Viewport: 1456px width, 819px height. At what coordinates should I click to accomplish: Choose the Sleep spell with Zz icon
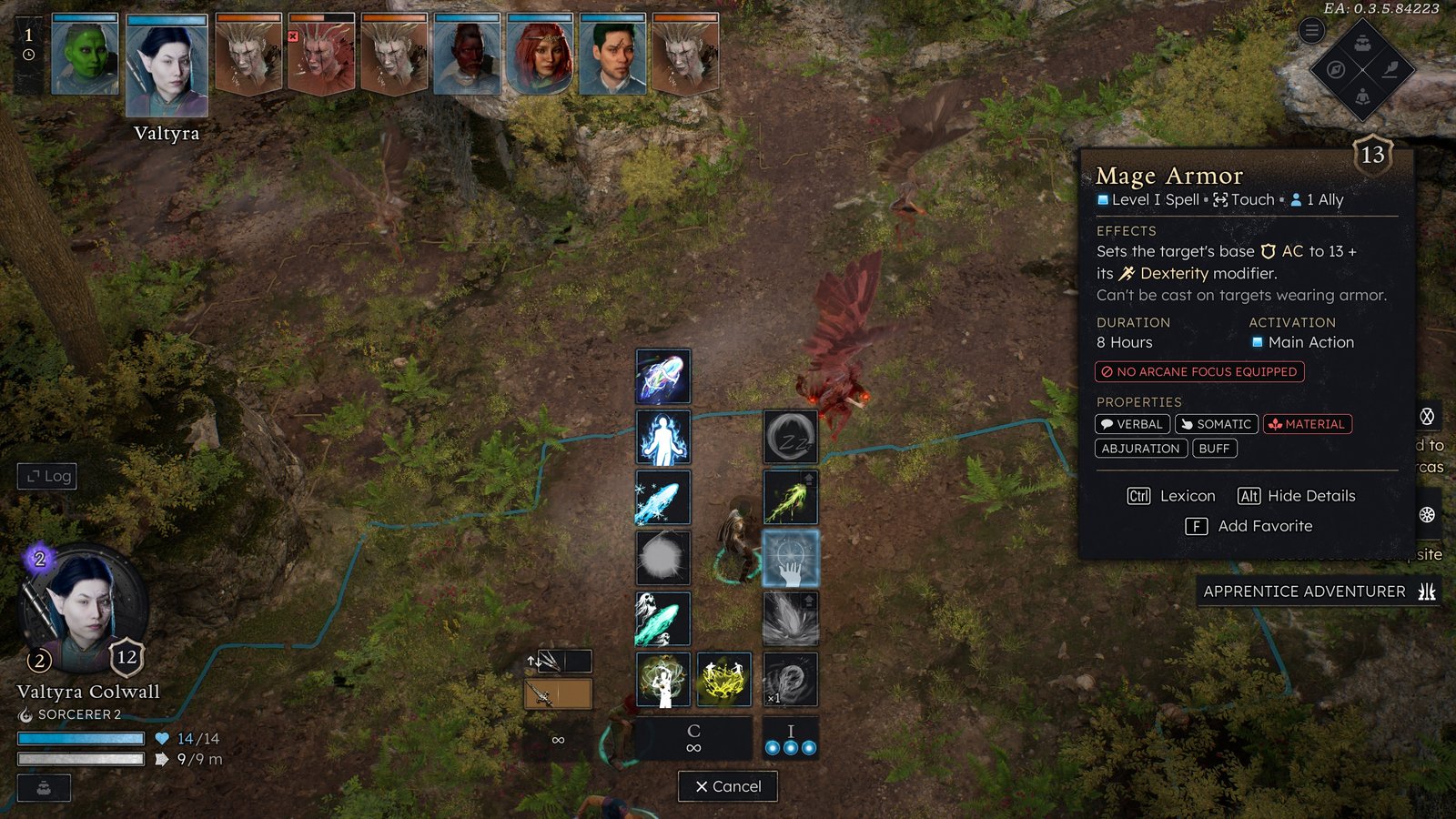click(790, 437)
